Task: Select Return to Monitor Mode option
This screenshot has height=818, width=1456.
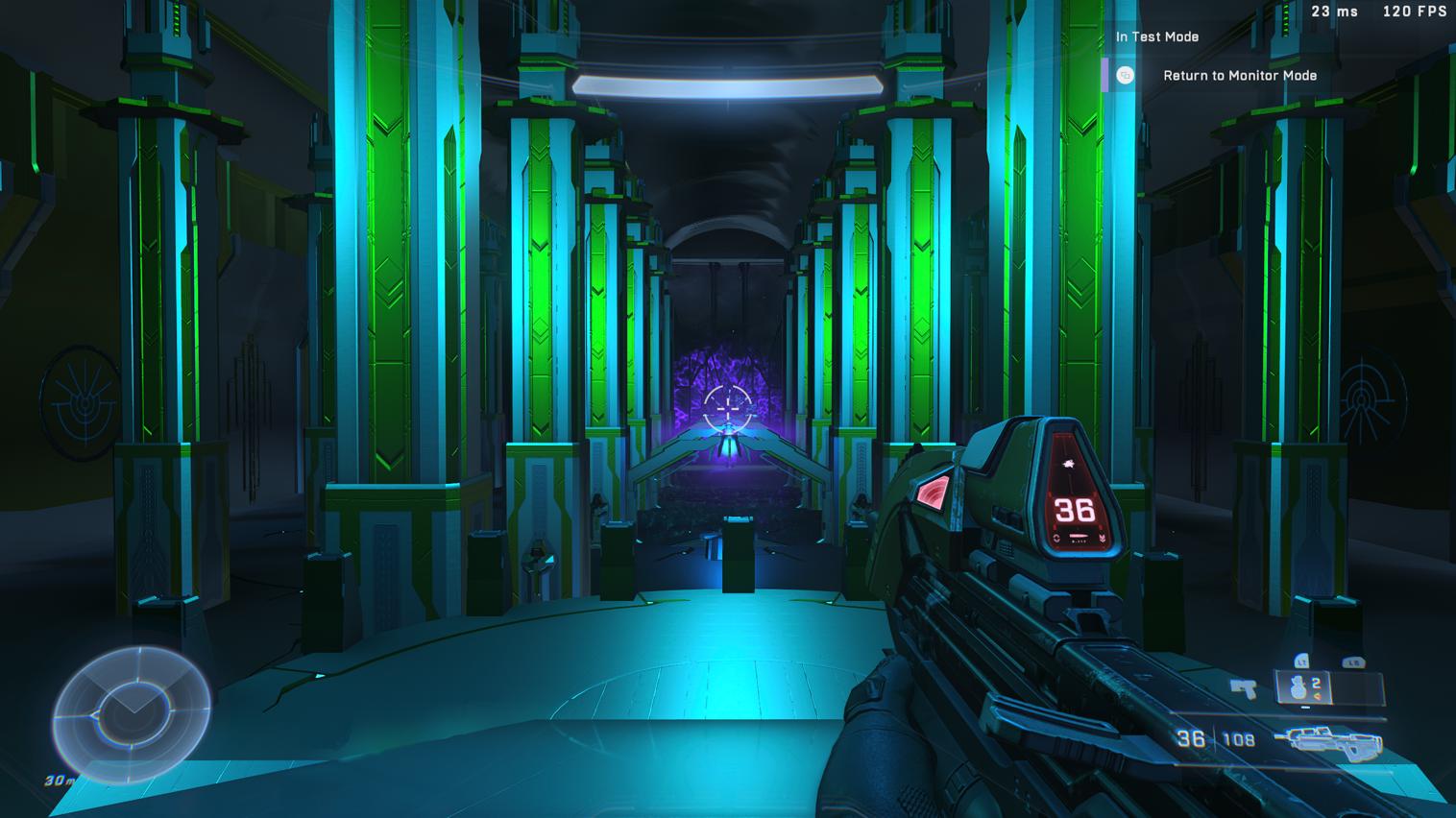Action: click(1239, 76)
